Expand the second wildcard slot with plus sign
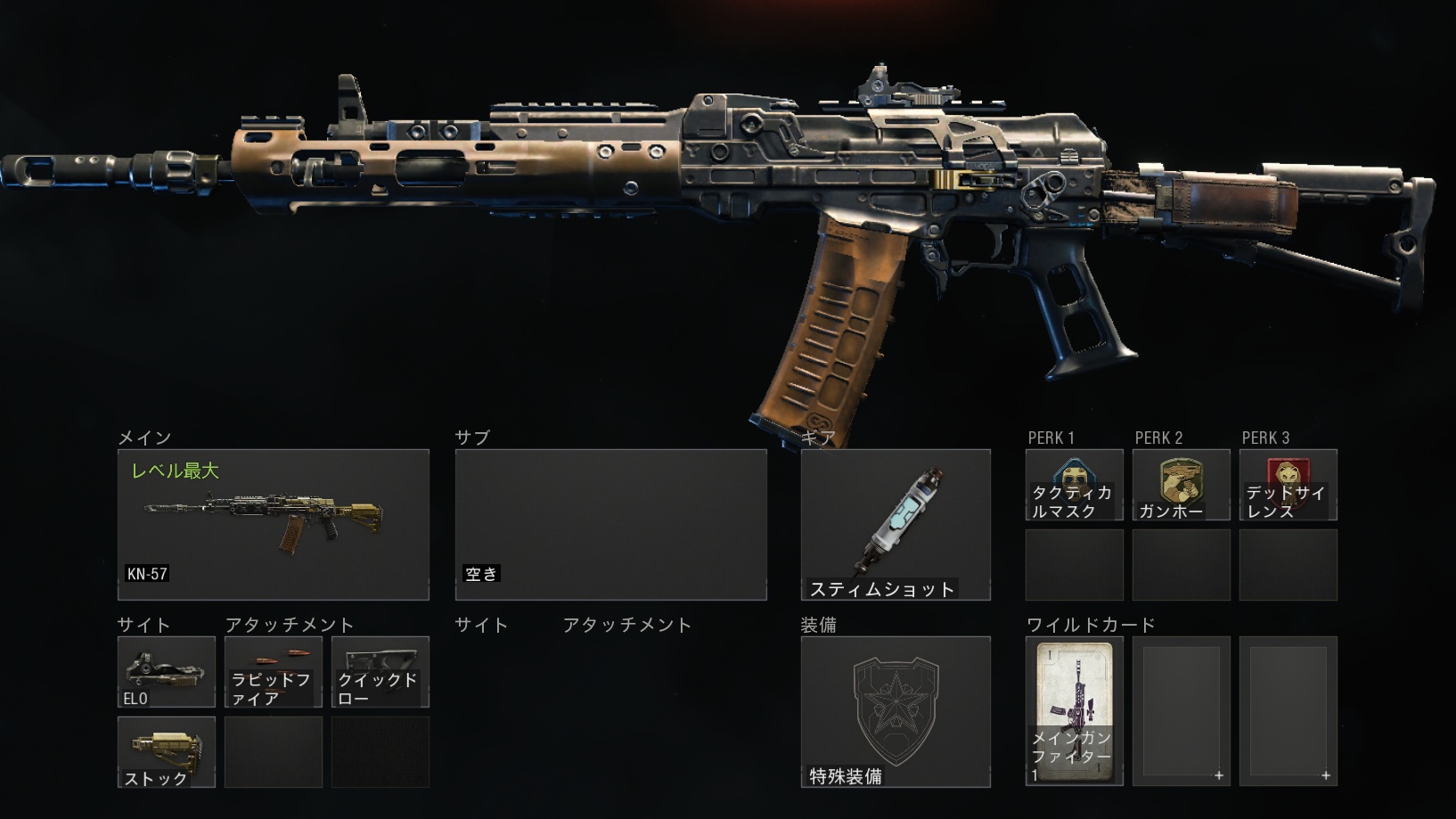Viewport: 1456px width, 819px height. click(1181, 711)
